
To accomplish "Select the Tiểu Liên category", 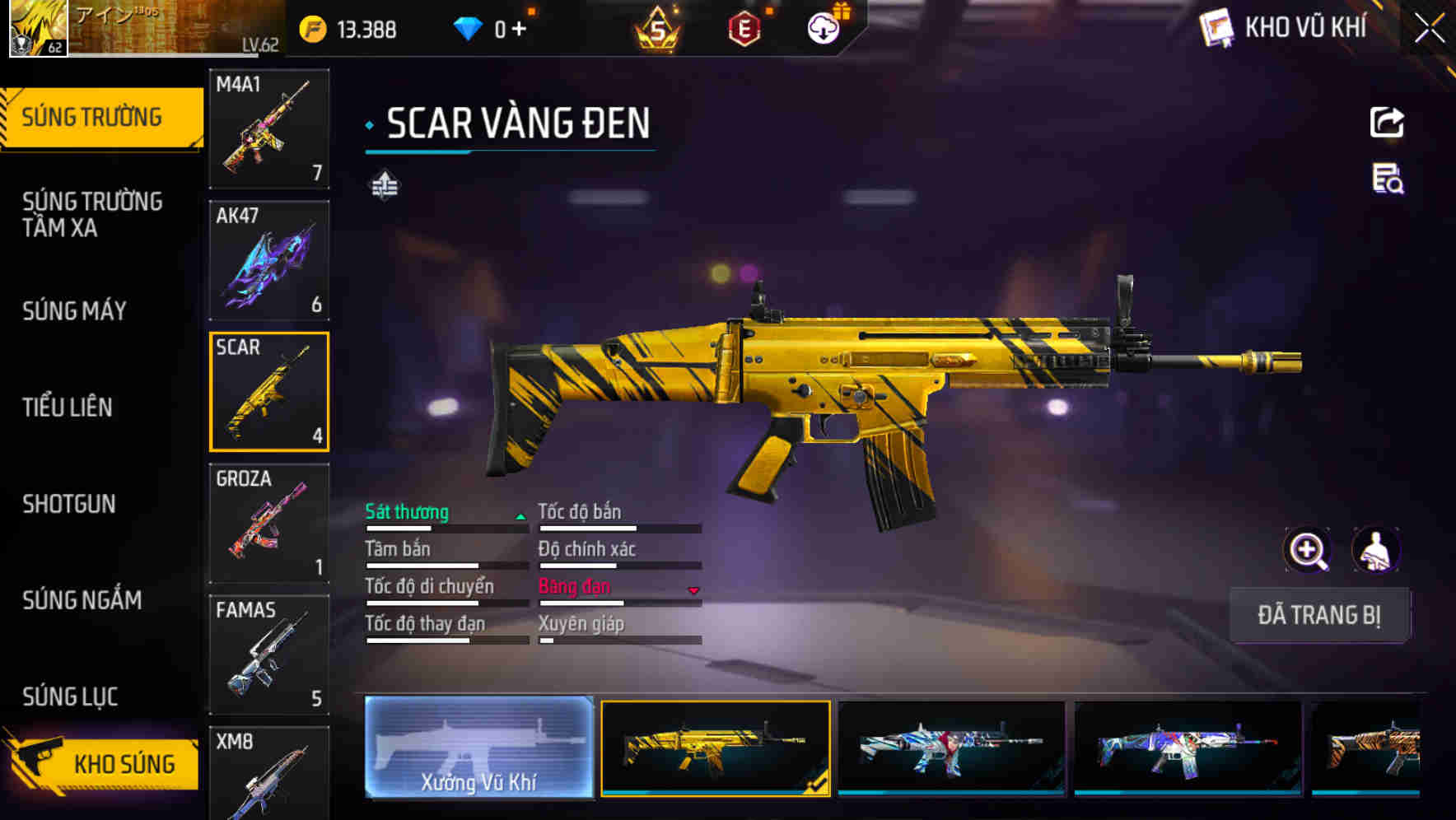I will pos(68,407).
